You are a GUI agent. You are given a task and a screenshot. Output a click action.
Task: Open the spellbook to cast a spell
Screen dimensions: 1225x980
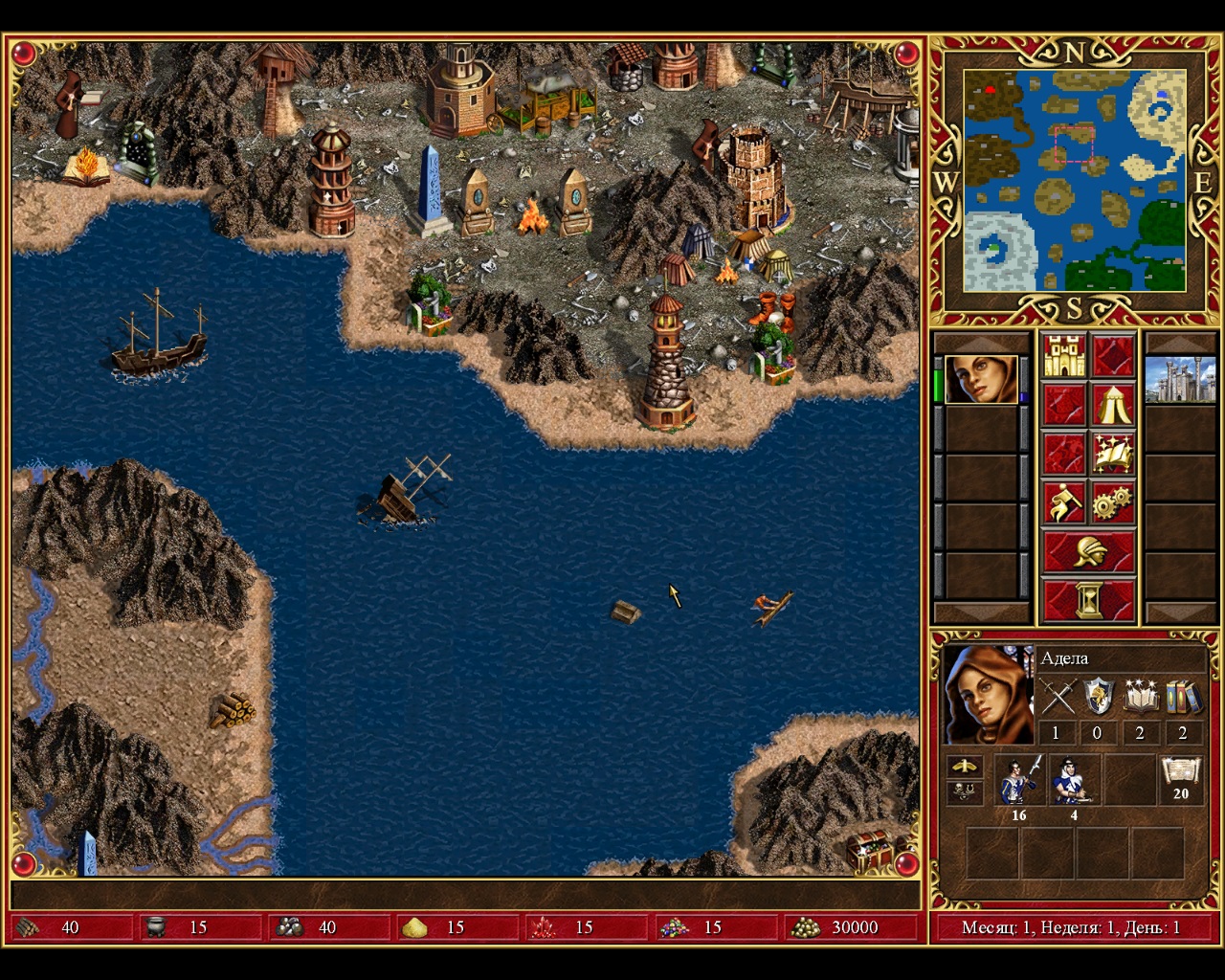tap(1113, 455)
